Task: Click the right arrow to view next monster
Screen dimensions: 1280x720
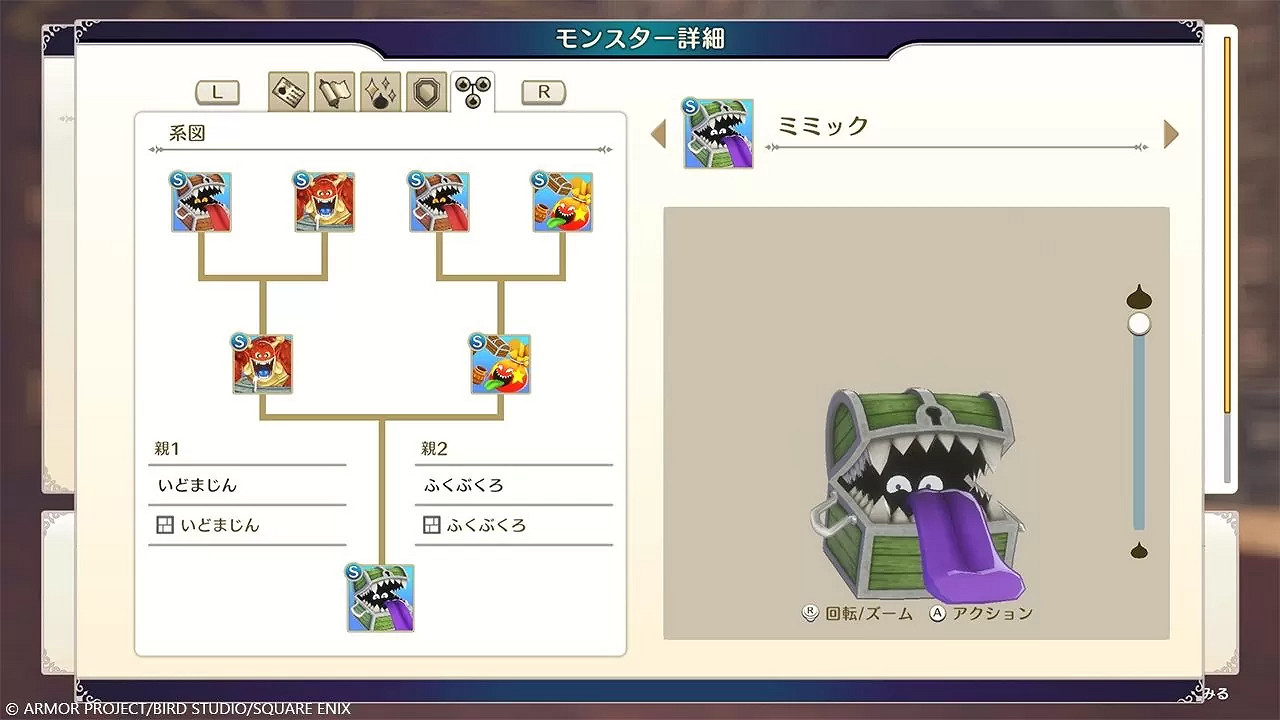Action: click(1170, 133)
